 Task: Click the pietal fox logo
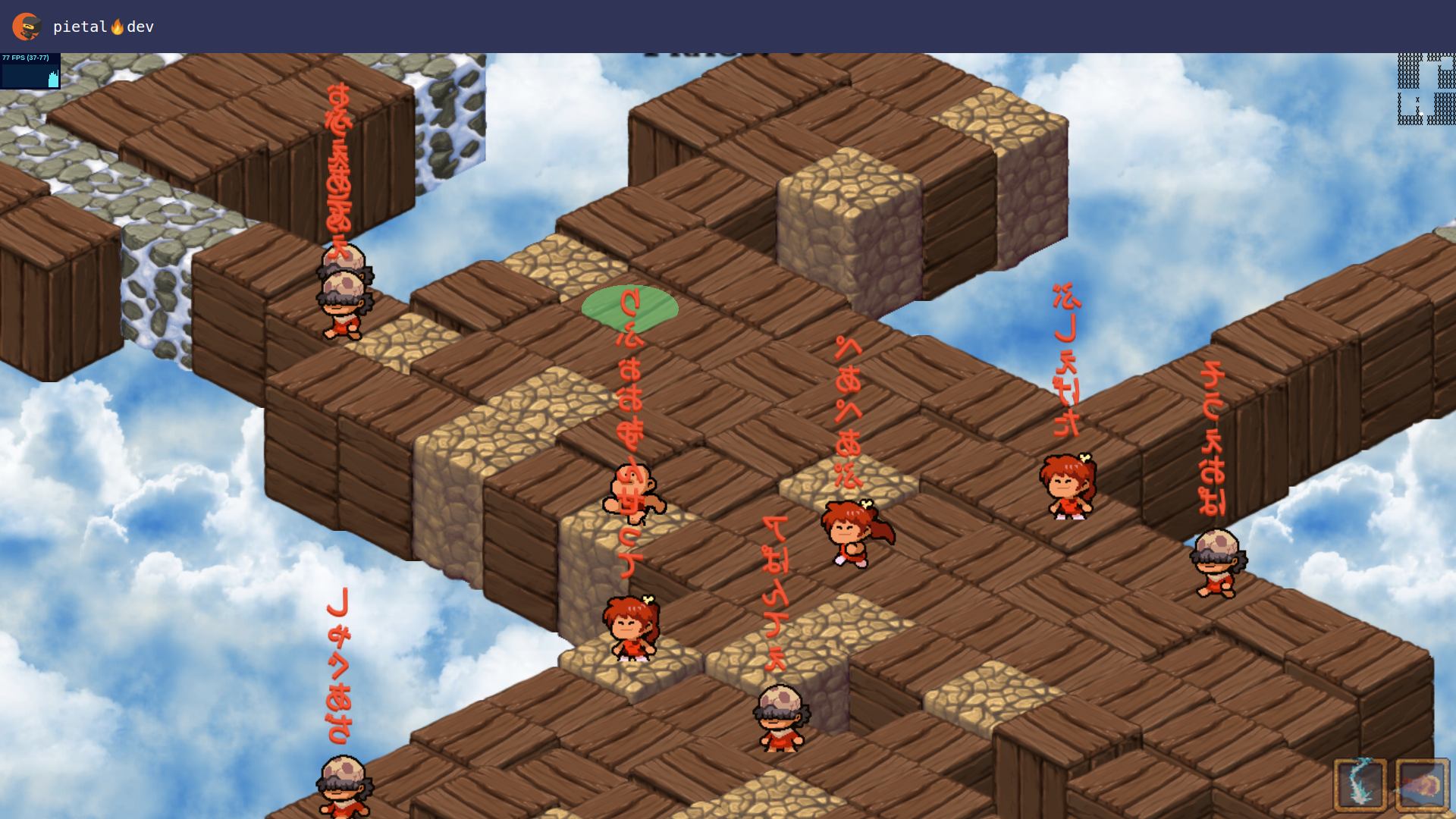click(25, 26)
